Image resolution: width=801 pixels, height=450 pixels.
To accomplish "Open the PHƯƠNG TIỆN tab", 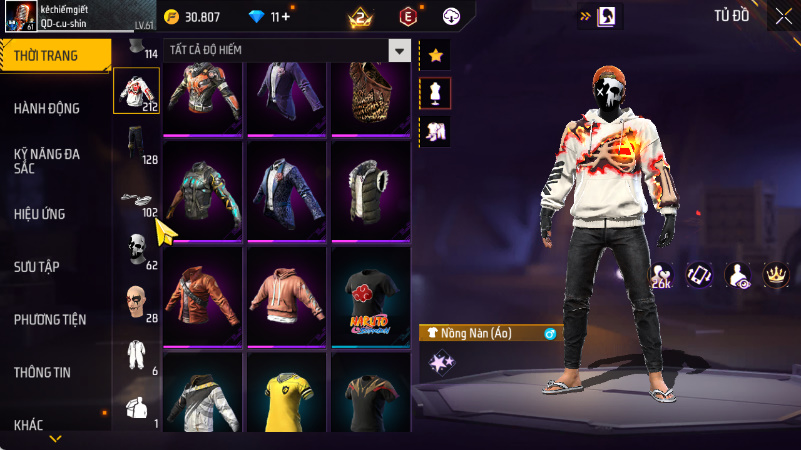I will click(x=50, y=320).
